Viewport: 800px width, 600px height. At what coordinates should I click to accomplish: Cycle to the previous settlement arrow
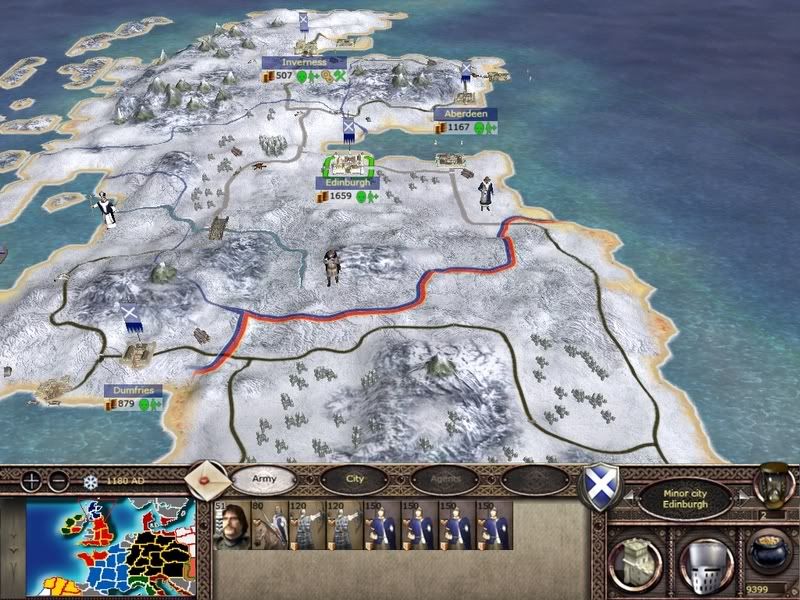coord(631,495)
